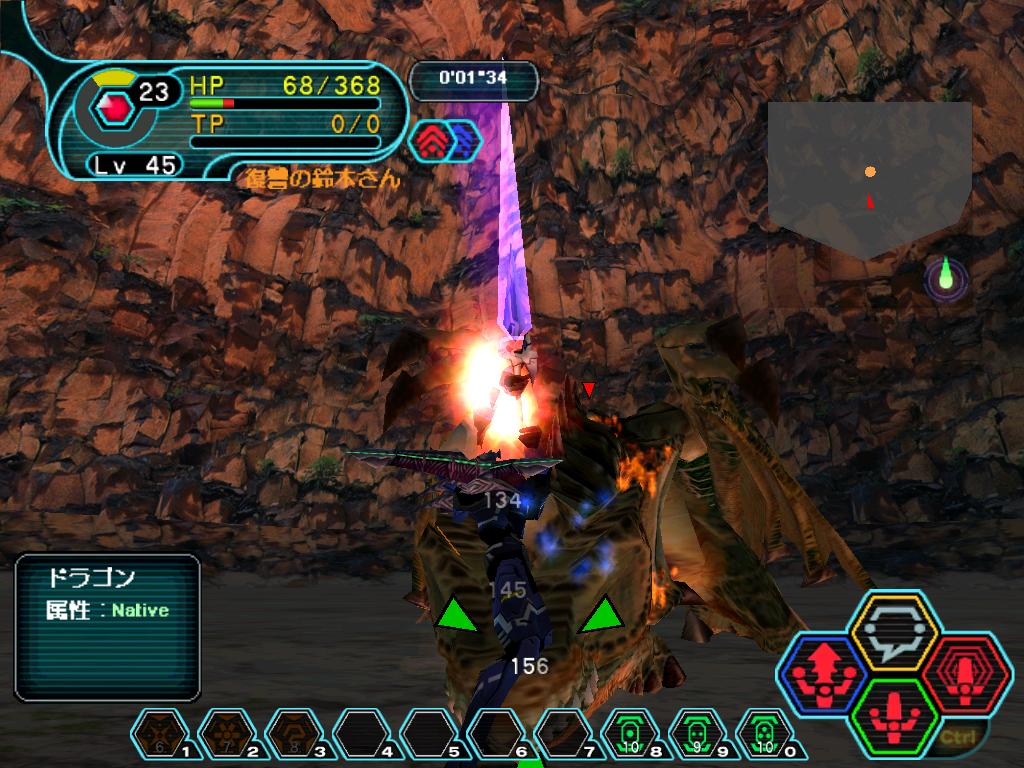Click the blue chevron defense buff icon

(x=464, y=140)
